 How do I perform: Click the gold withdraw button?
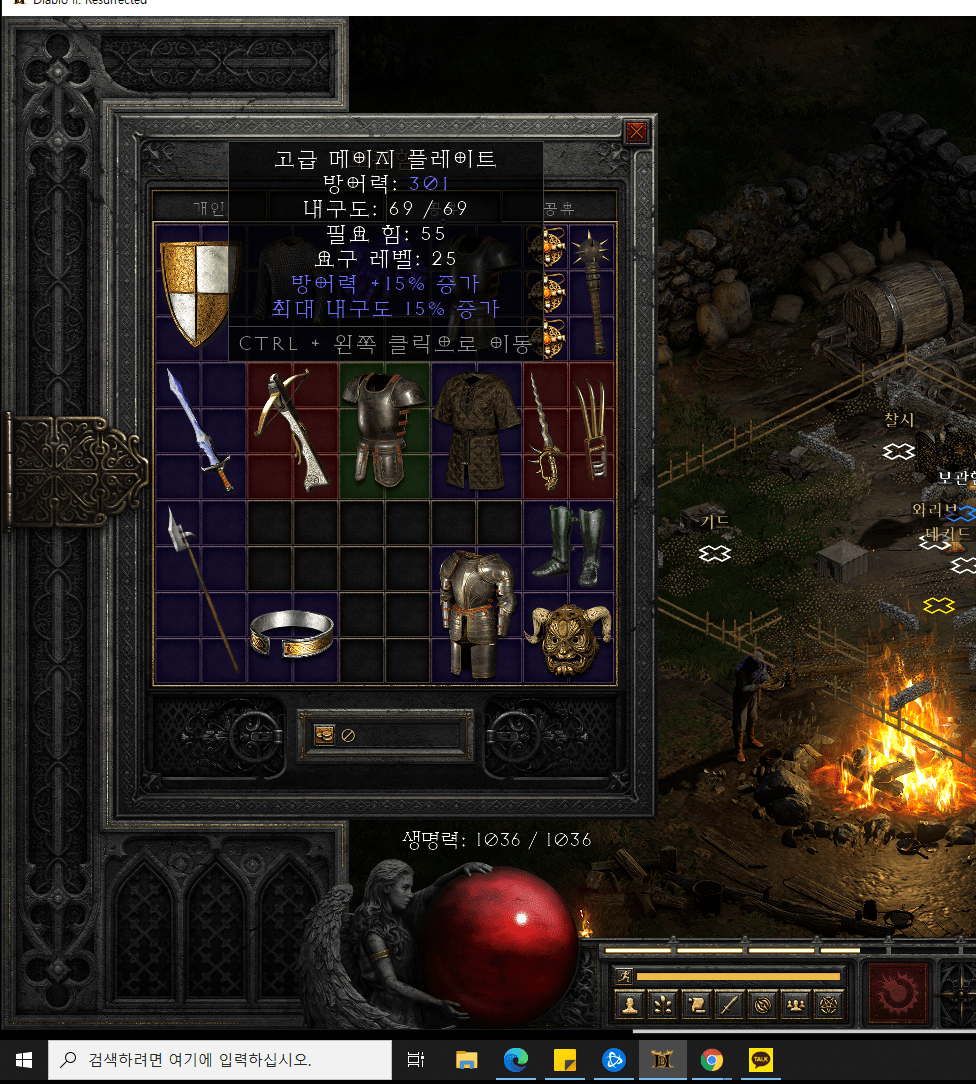coord(325,735)
